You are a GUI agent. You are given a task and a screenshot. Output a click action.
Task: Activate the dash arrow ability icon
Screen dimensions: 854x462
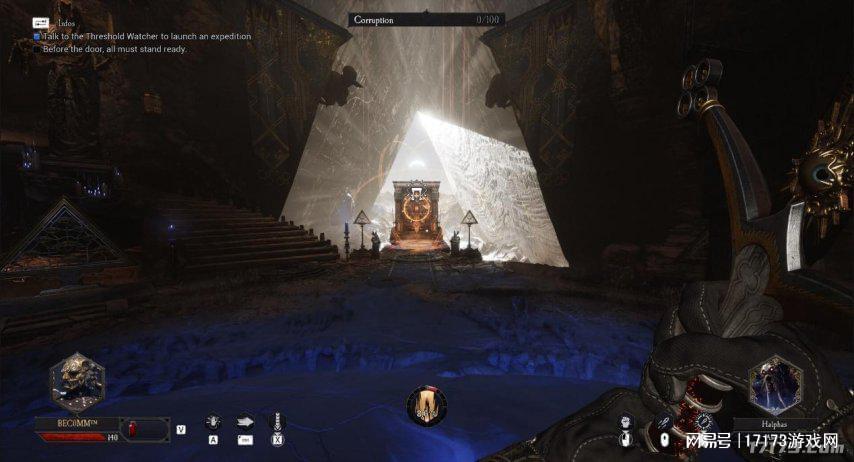(x=245, y=422)
